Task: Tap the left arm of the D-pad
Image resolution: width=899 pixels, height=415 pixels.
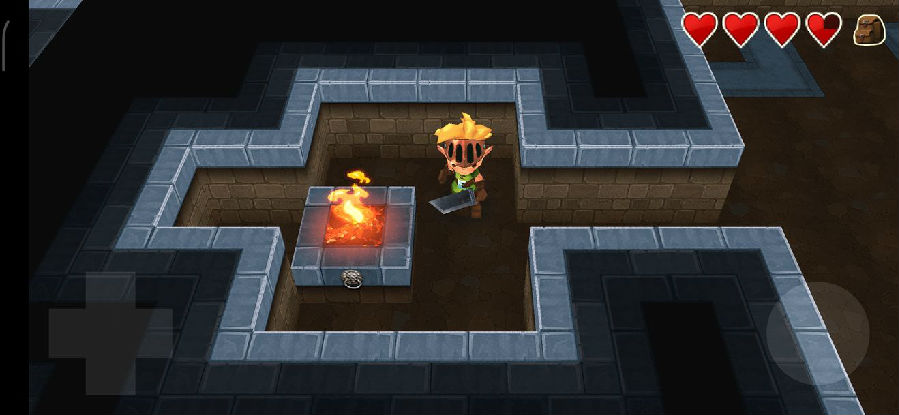Action: [69, 333]
